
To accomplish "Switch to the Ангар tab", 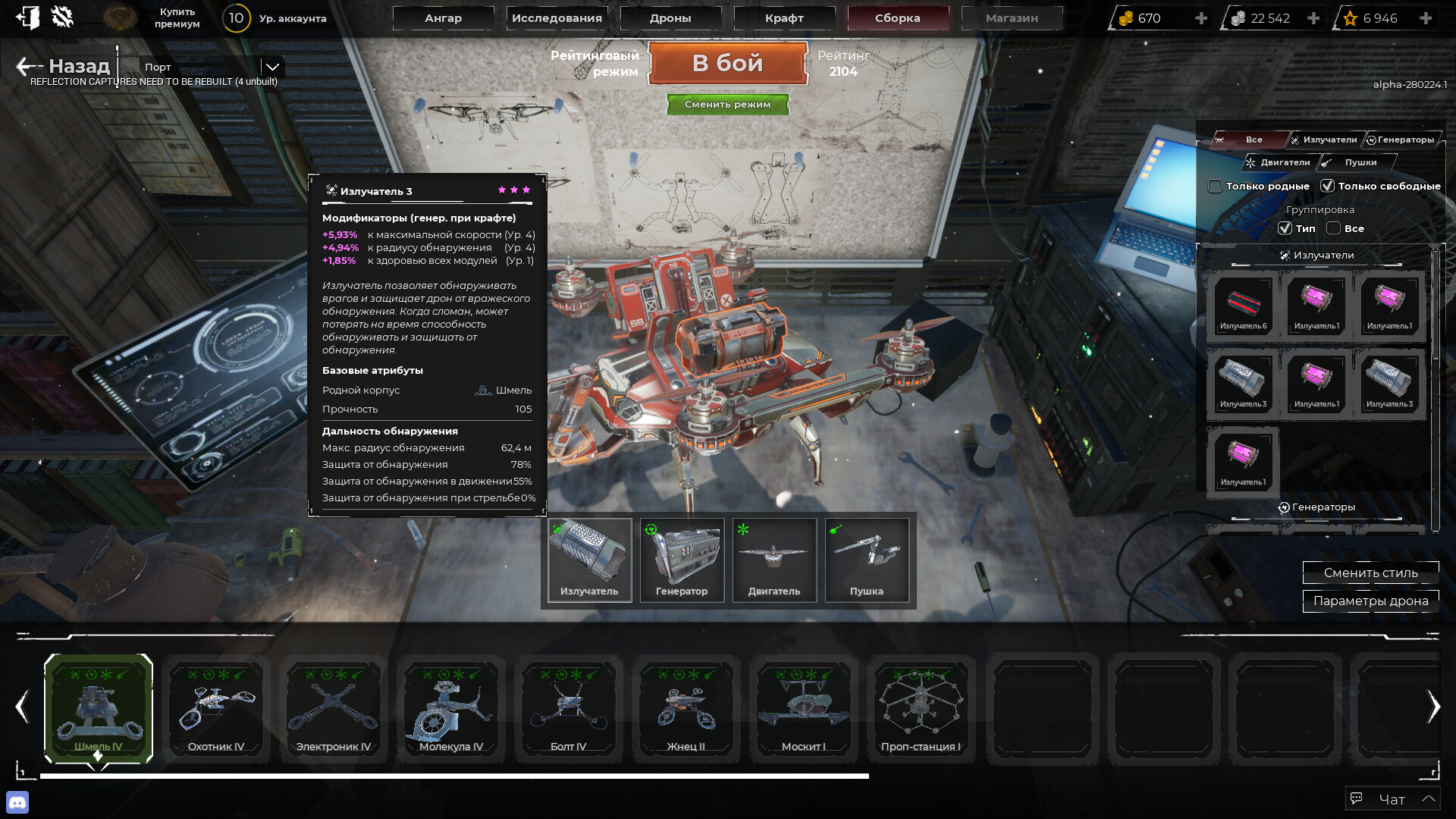I will [444, 17].
